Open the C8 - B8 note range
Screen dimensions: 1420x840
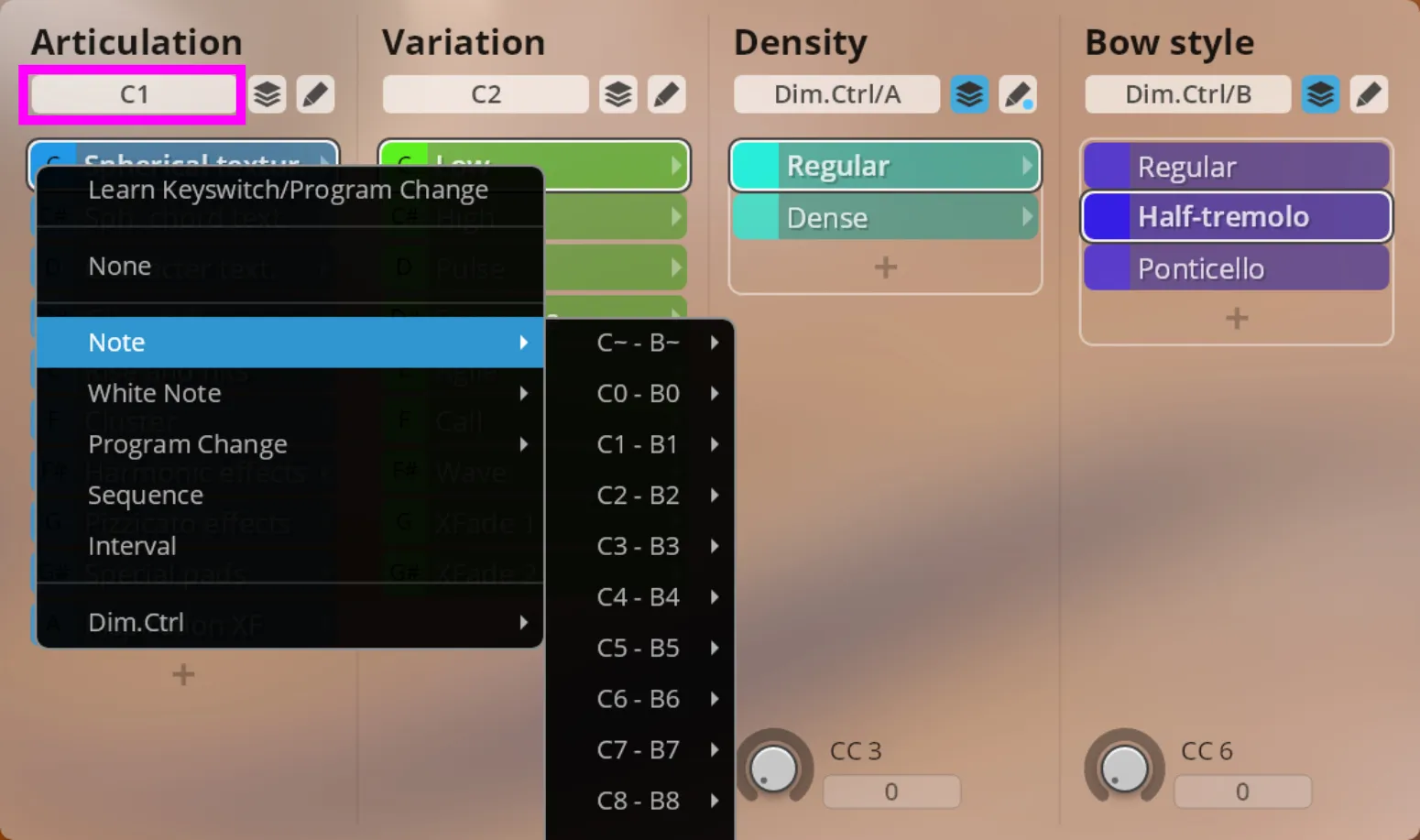639,801
